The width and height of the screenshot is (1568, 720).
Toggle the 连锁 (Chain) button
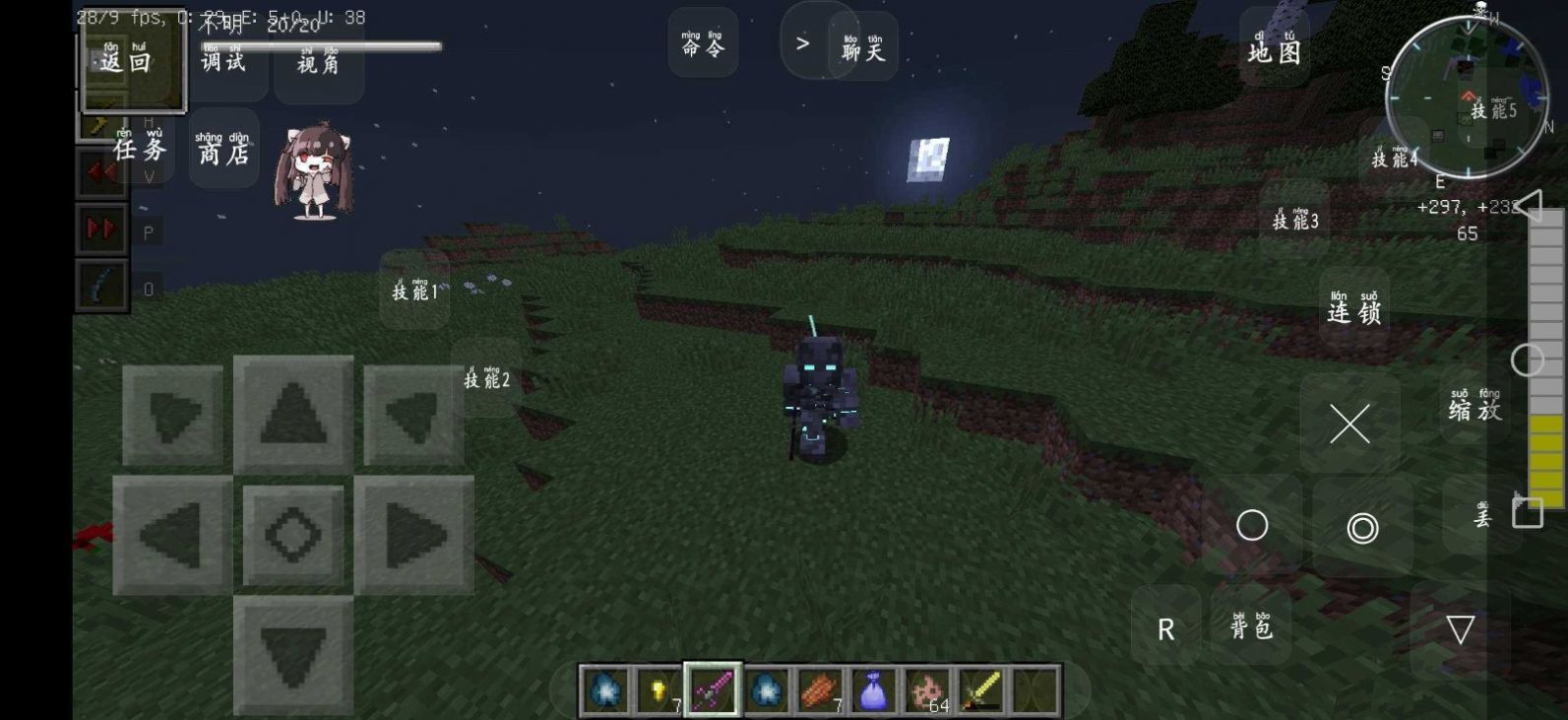pos(1354,309)
